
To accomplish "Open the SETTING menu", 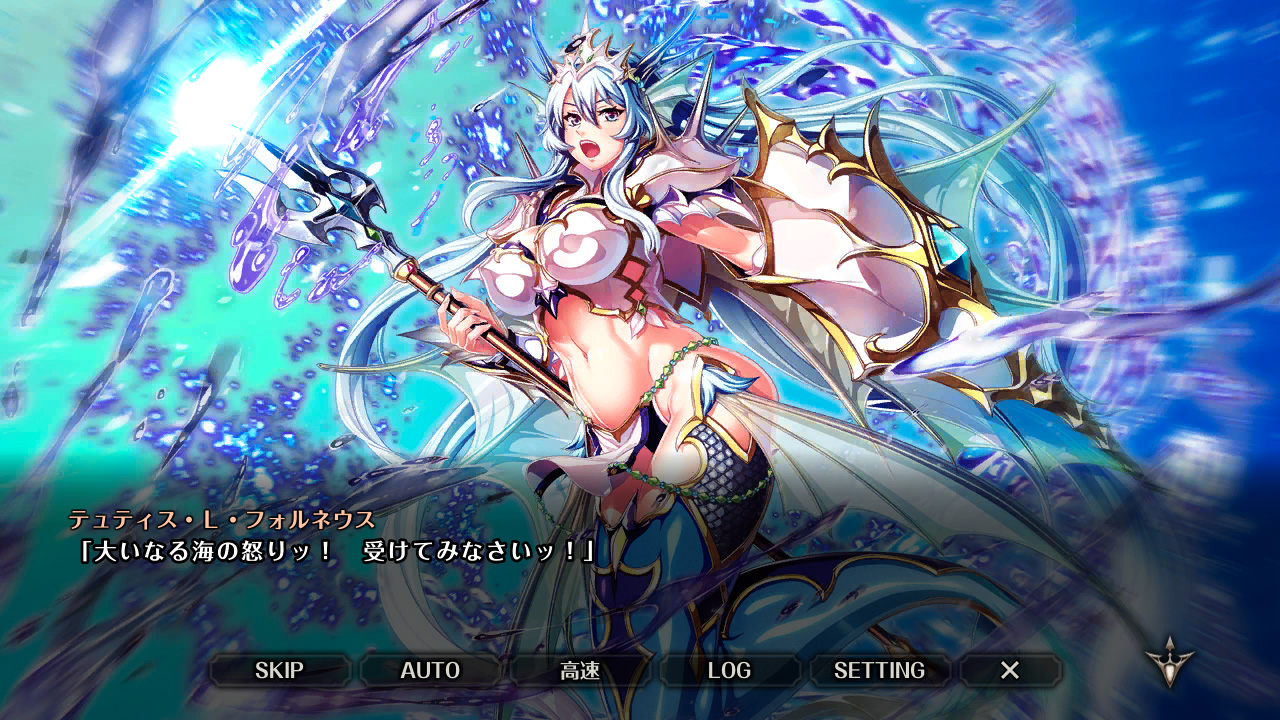I will 879,670.
